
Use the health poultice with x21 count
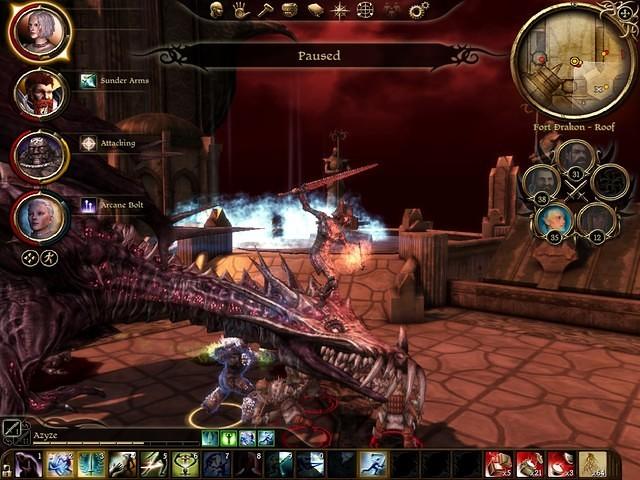[530, 464]
